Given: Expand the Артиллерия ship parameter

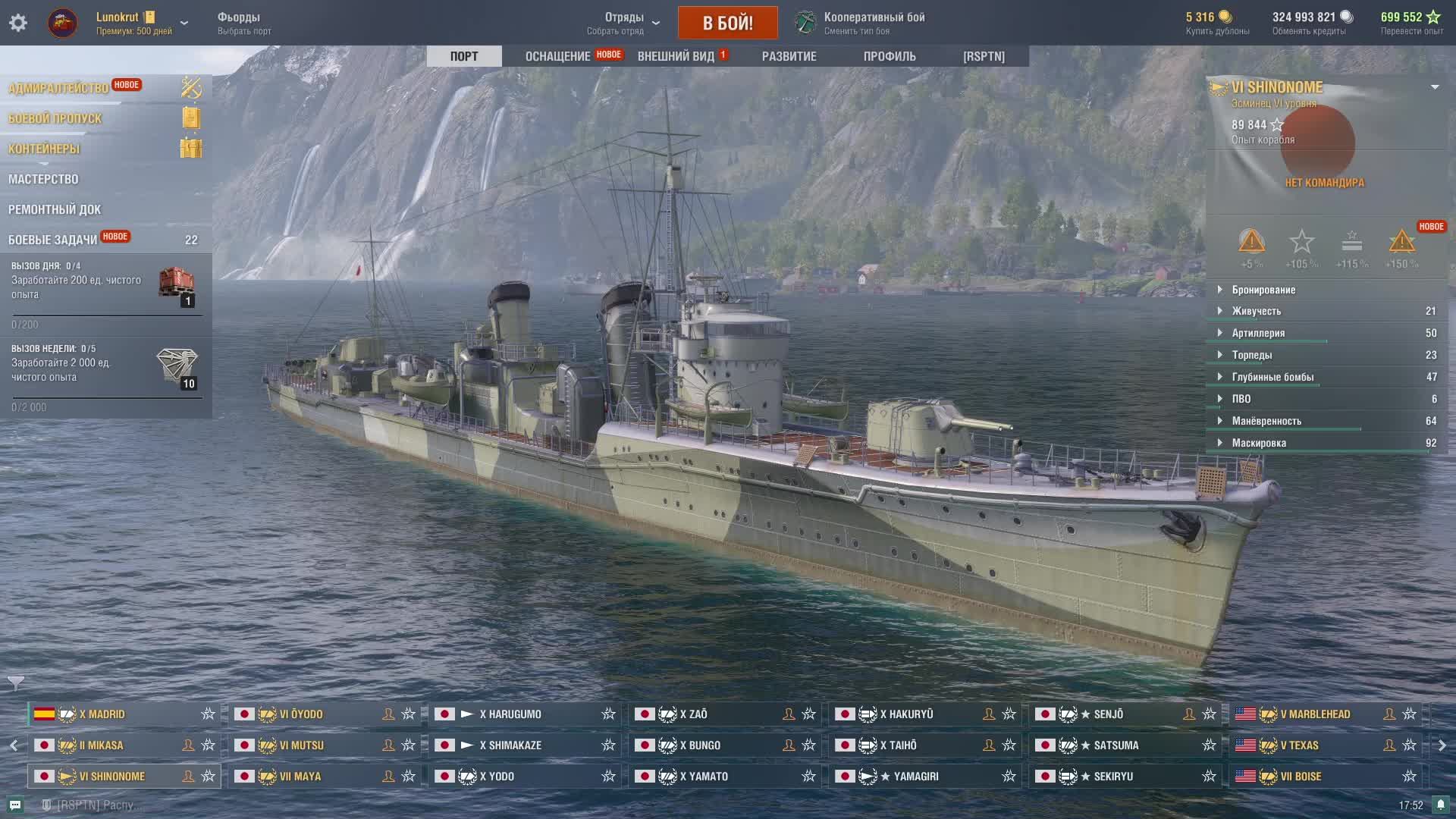Looking at the screenshot, I should (1258, 333).
